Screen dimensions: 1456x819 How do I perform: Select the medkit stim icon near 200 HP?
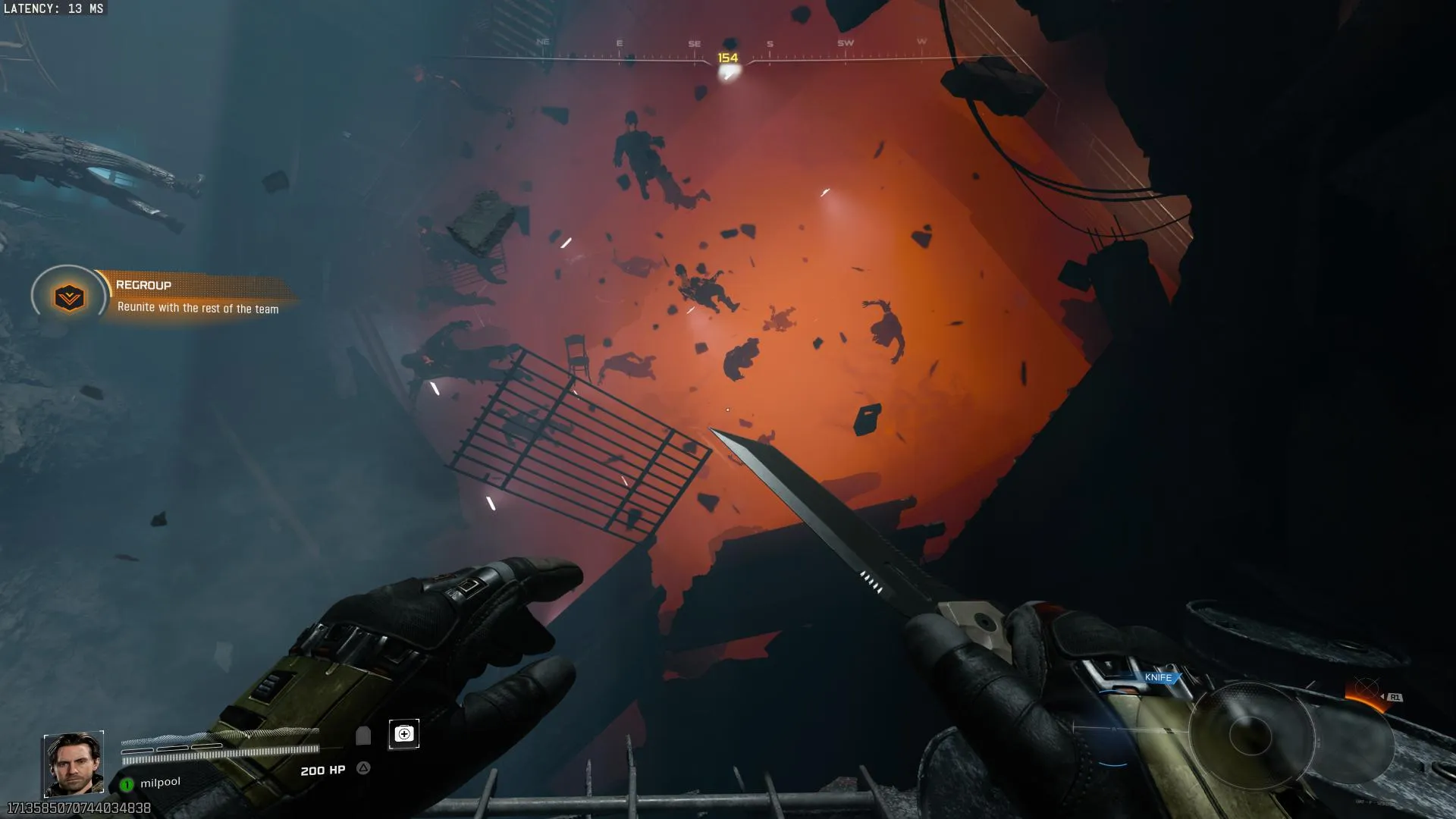pos(405,734)
